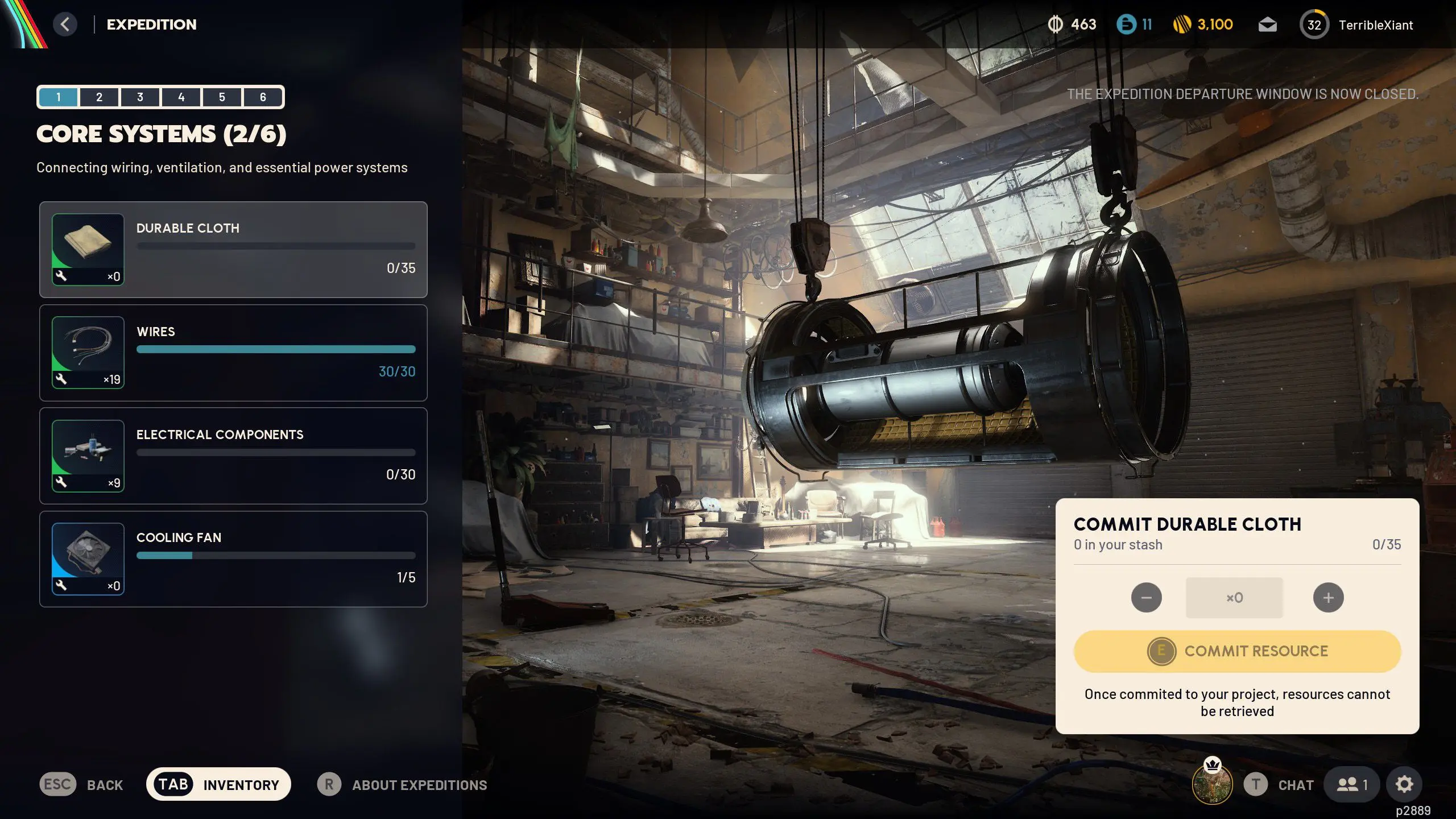The image size is (1456, 819).
Task: Open About Expeditions info
Action: [x=419, y=785]
